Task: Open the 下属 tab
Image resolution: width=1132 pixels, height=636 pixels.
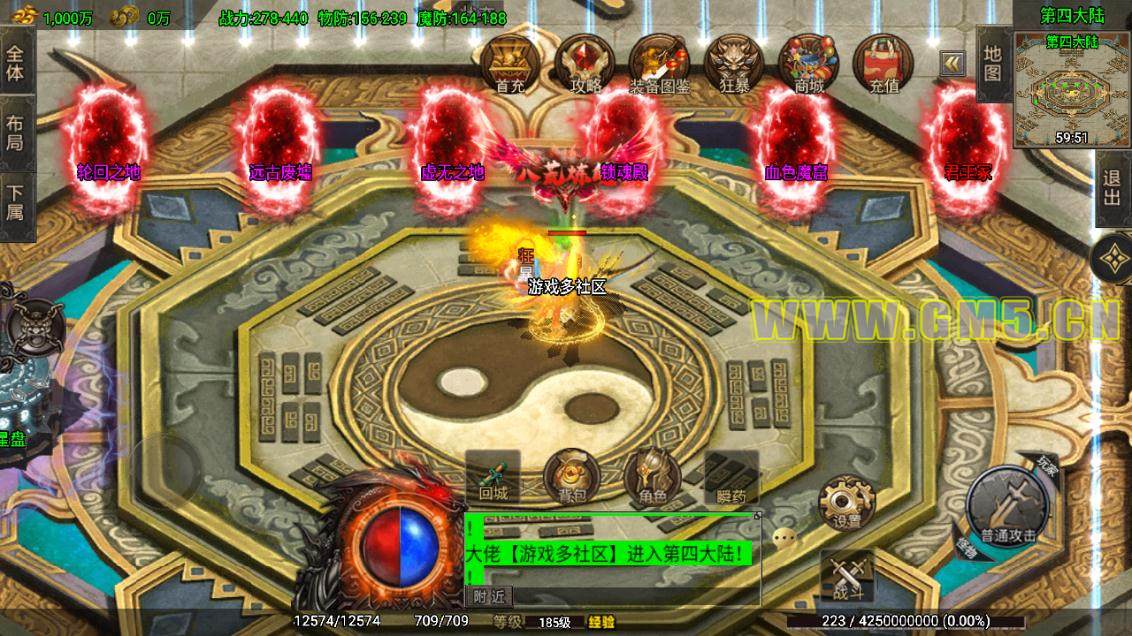Action: 16,204
